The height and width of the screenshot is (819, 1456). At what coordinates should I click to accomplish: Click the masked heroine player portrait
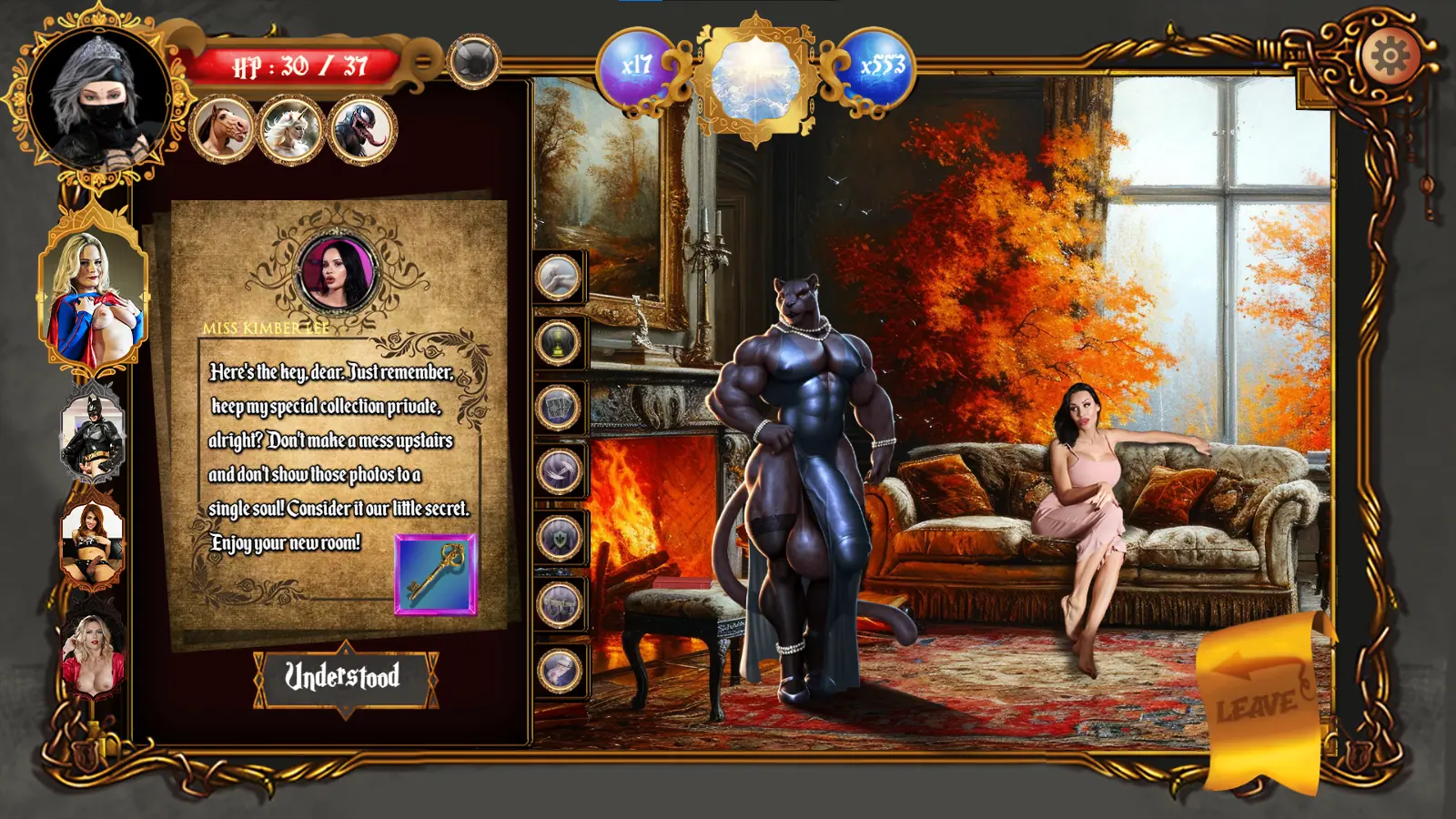[x=98, y=98]
